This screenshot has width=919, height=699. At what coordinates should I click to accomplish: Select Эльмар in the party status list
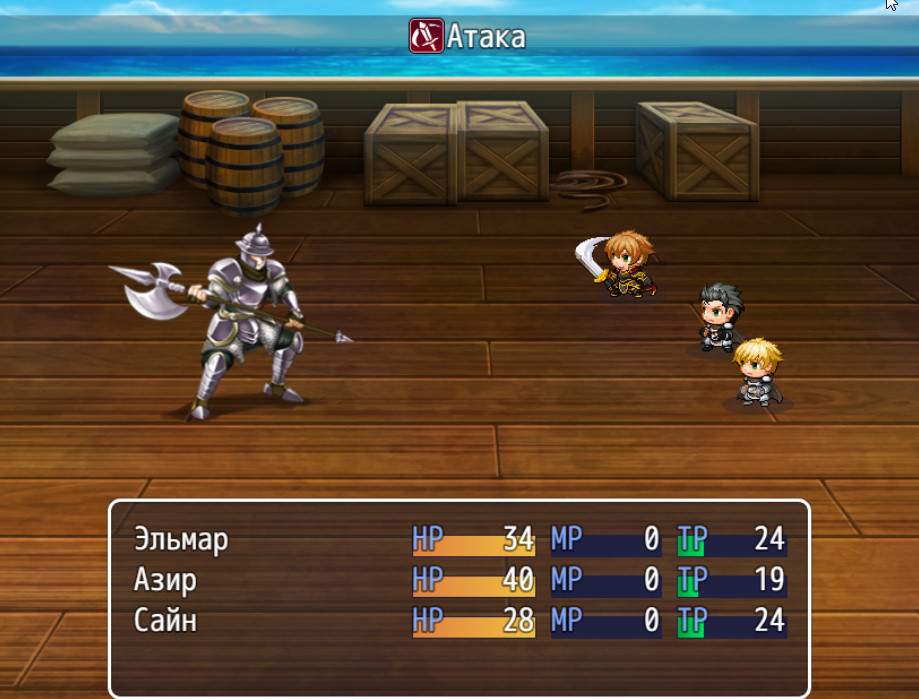tap(182, 540)
